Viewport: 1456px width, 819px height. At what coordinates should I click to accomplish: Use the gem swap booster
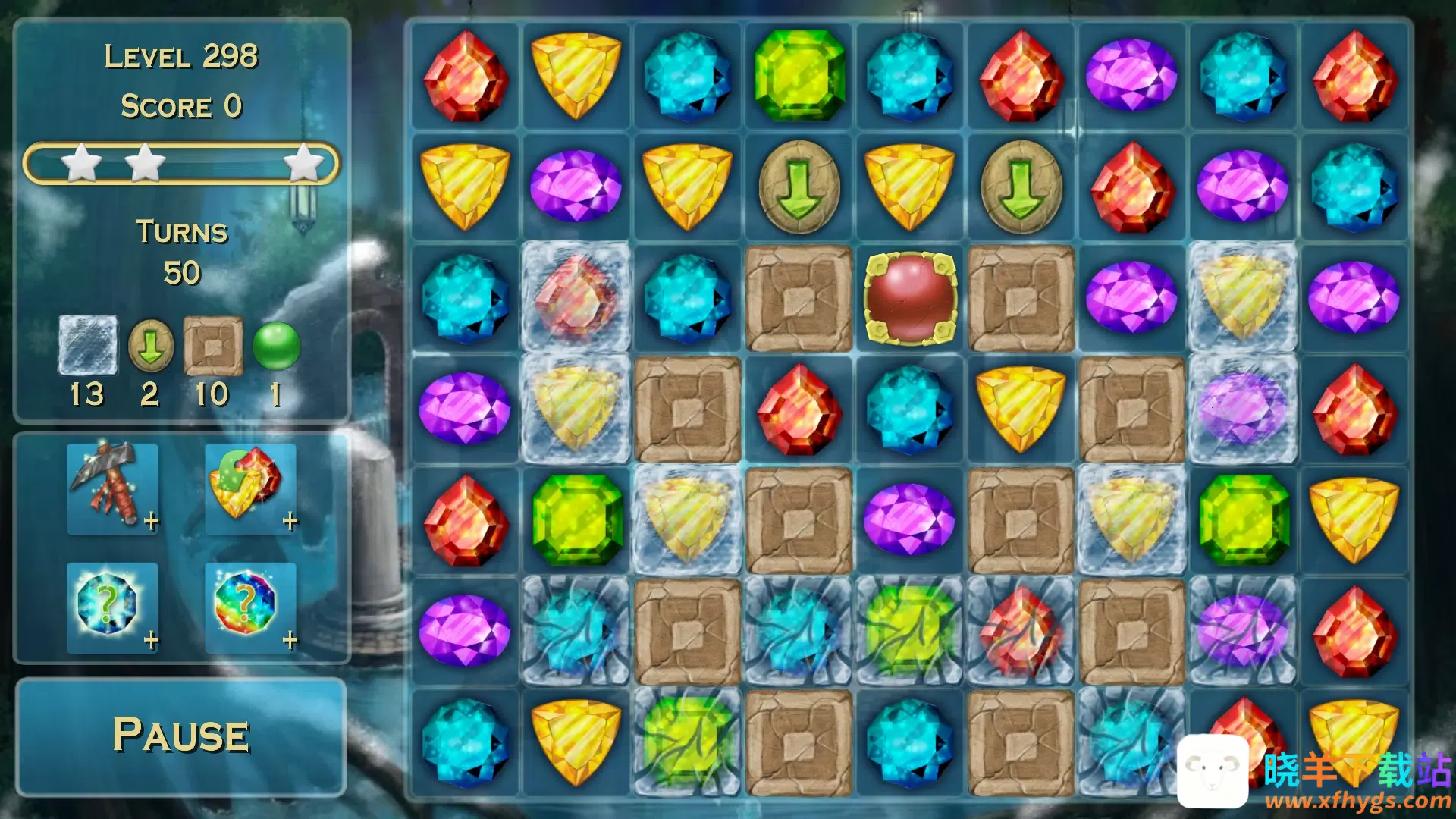tap(250, 488)
